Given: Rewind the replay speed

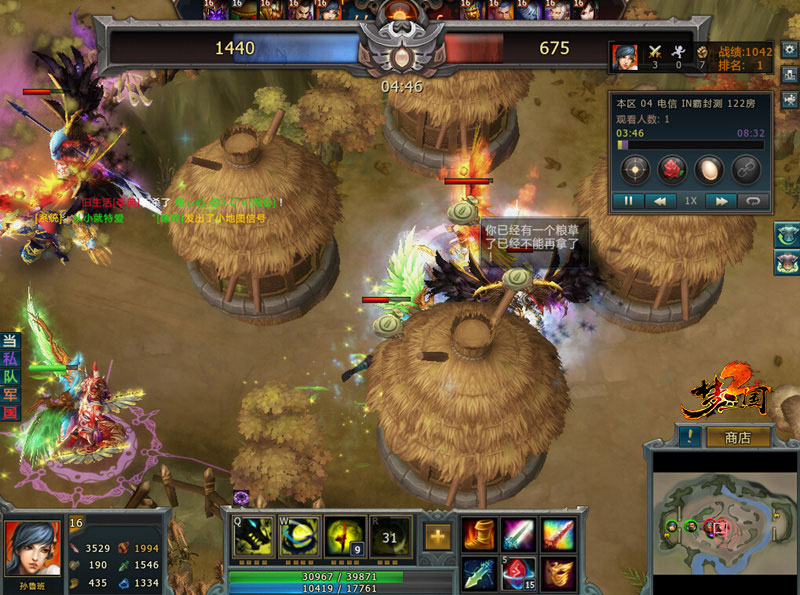Looking at the screenshot, I should pos(659,200).
